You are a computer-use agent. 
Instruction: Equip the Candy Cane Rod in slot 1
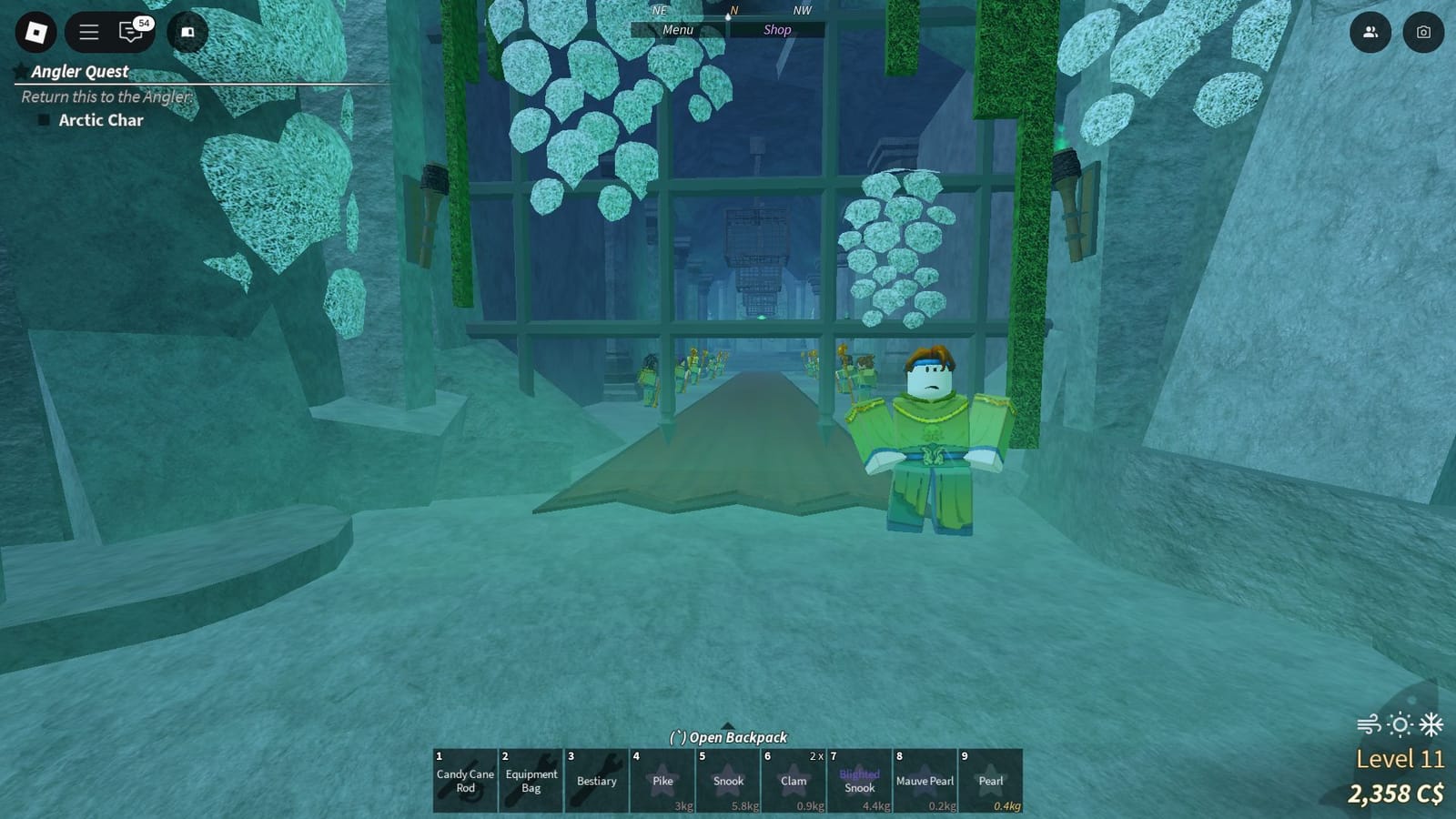(464, 781)
